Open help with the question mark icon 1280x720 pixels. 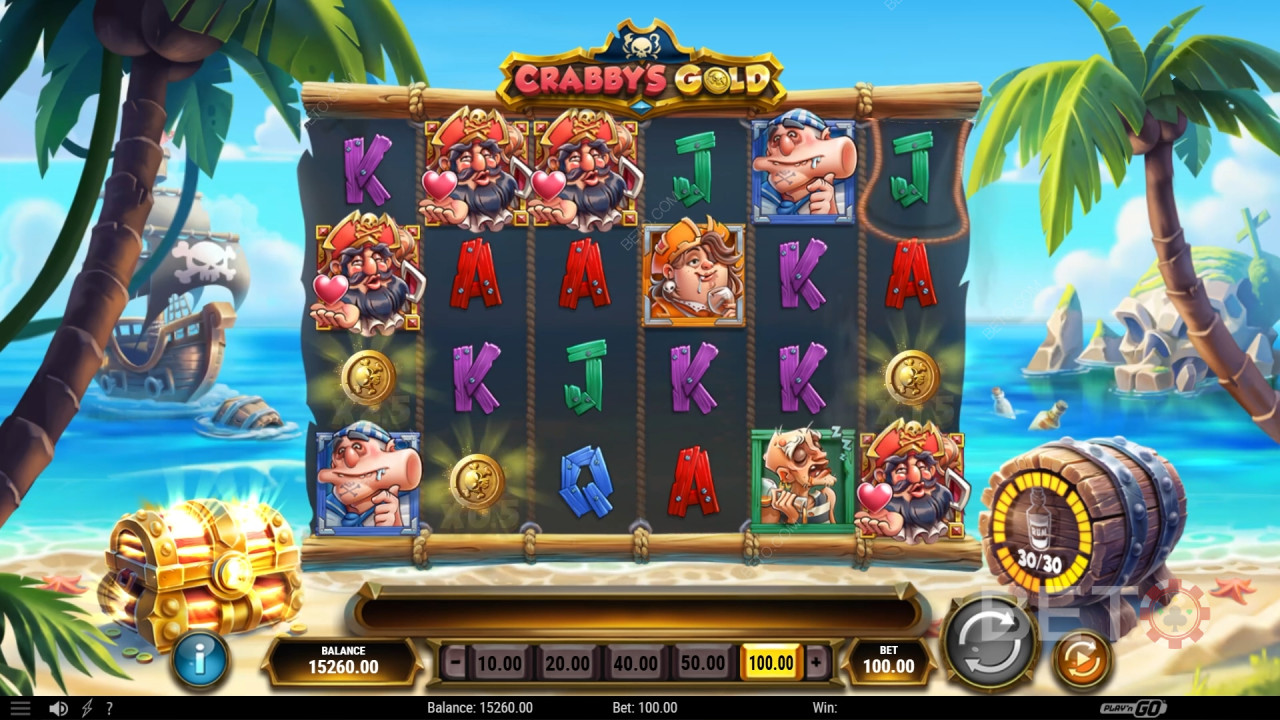tap(109, 708)
